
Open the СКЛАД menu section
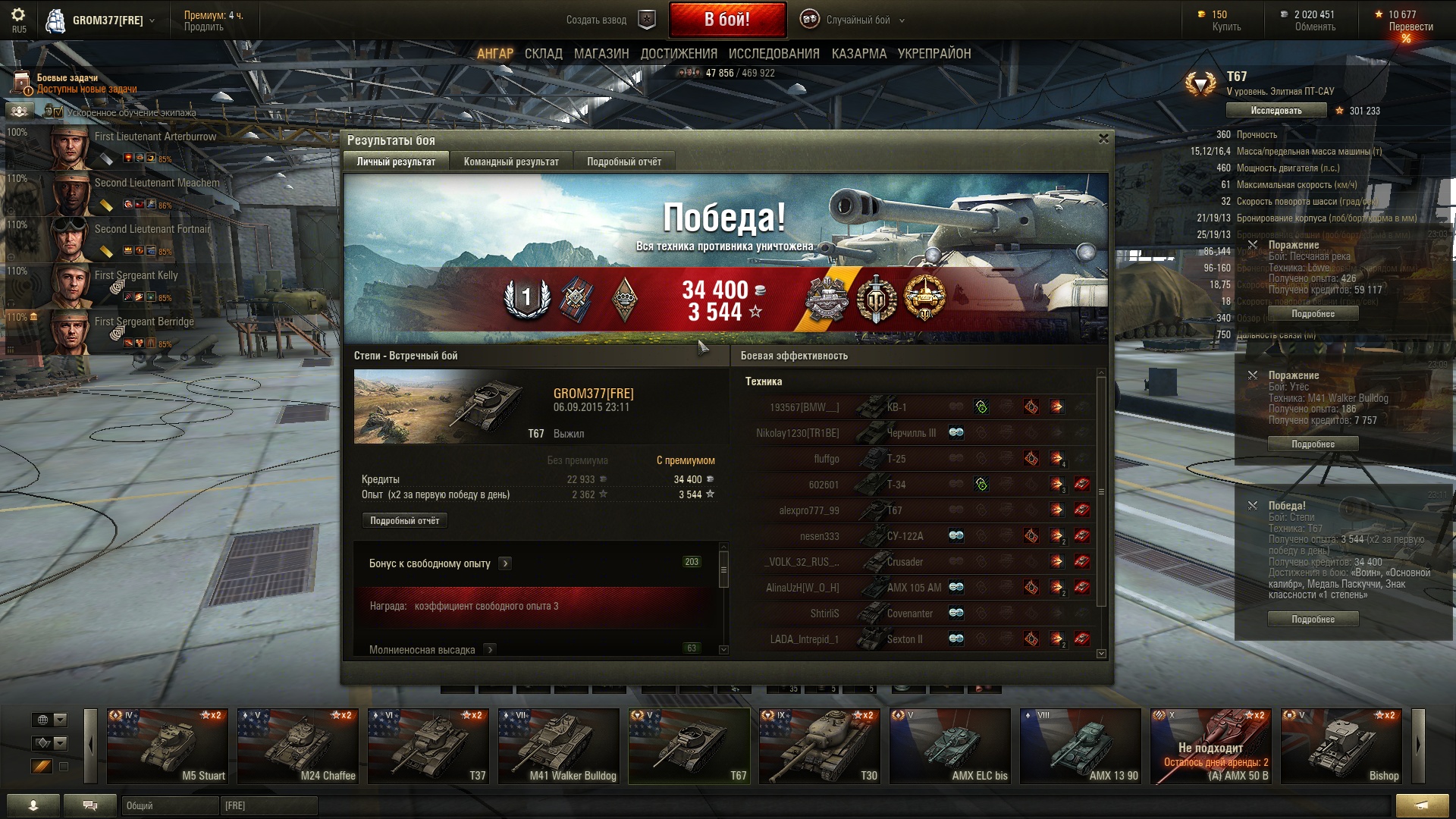click(x=543, y=54)
